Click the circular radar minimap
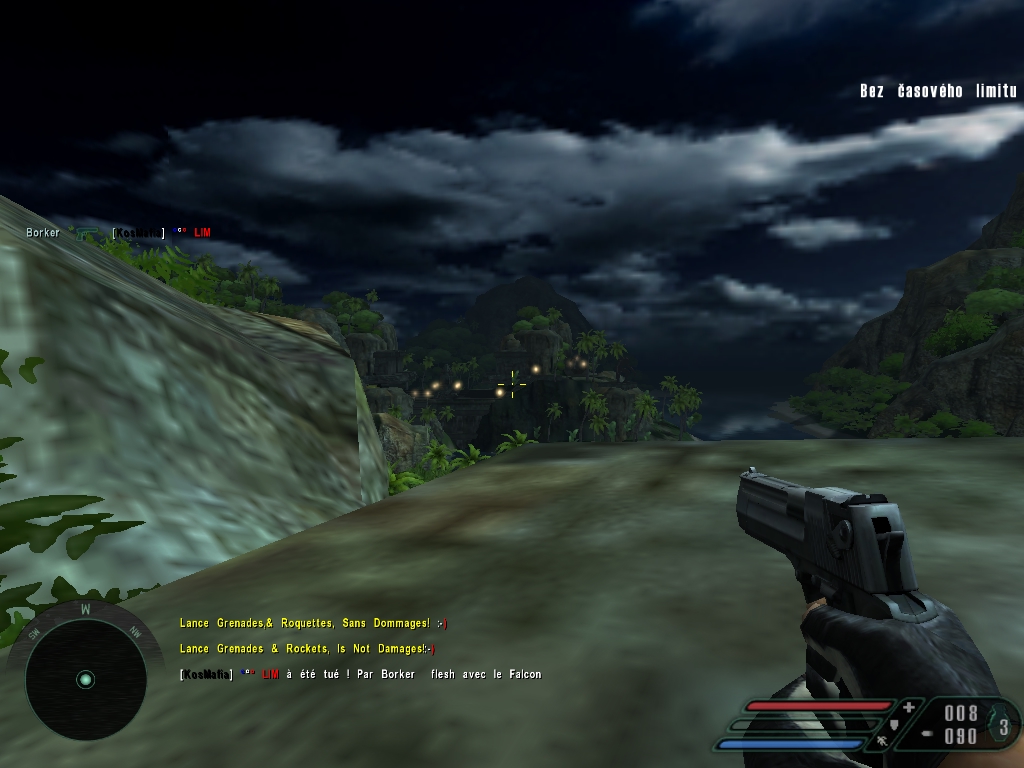Screen dimensions: 1024x768 tap(85, 679)
